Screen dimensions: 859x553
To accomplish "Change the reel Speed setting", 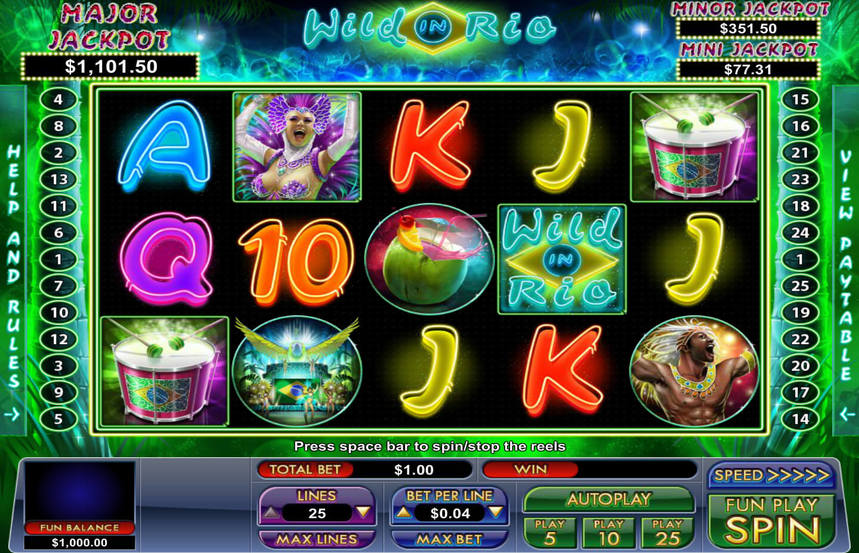I will 771,475.
